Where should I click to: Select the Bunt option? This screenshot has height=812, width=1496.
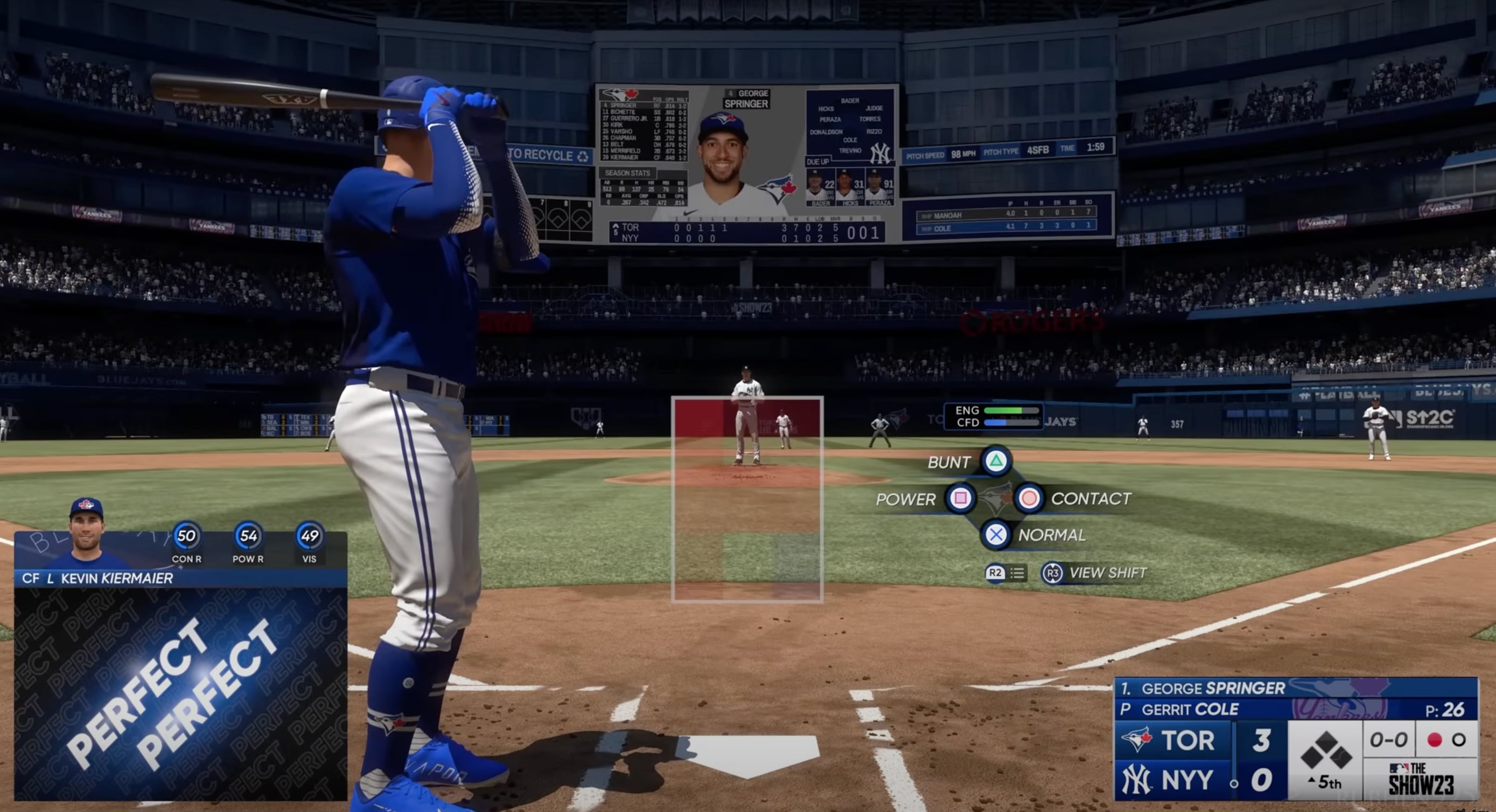tap(995, 462)
